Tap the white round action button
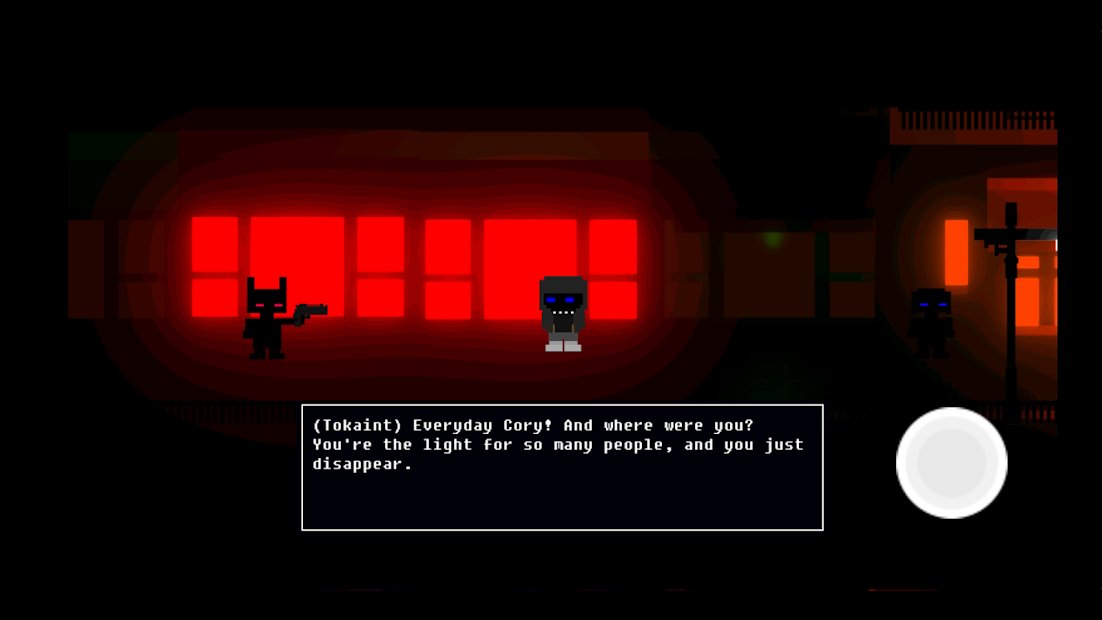 point(951,463)
